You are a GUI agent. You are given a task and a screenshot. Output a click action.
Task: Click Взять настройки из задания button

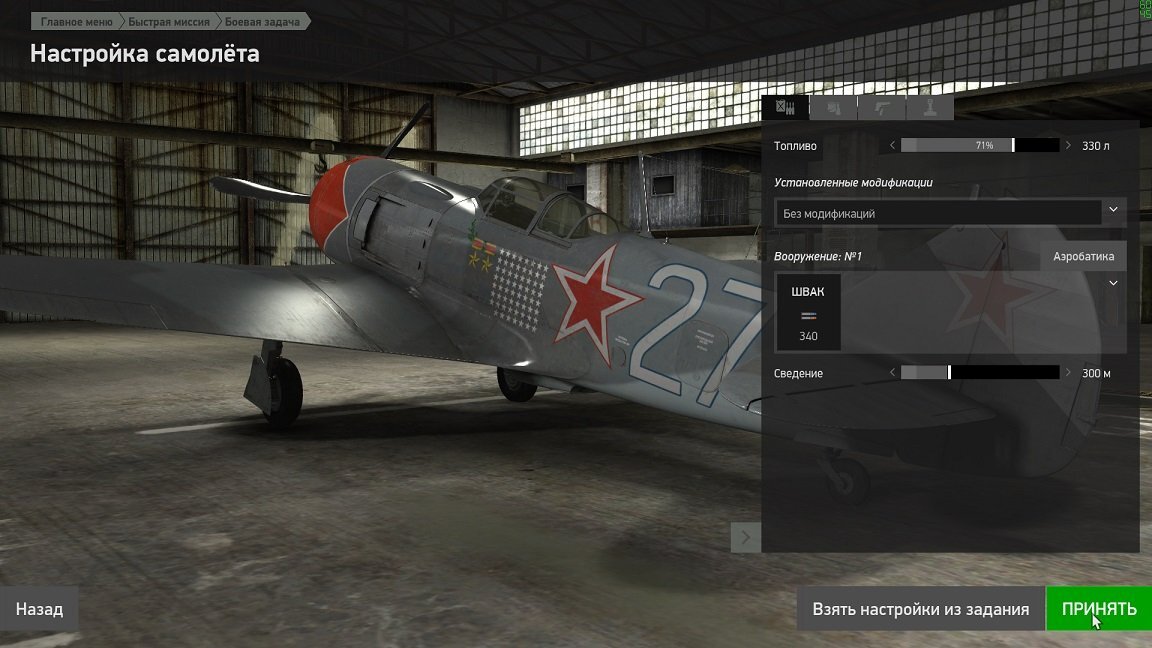920,609
